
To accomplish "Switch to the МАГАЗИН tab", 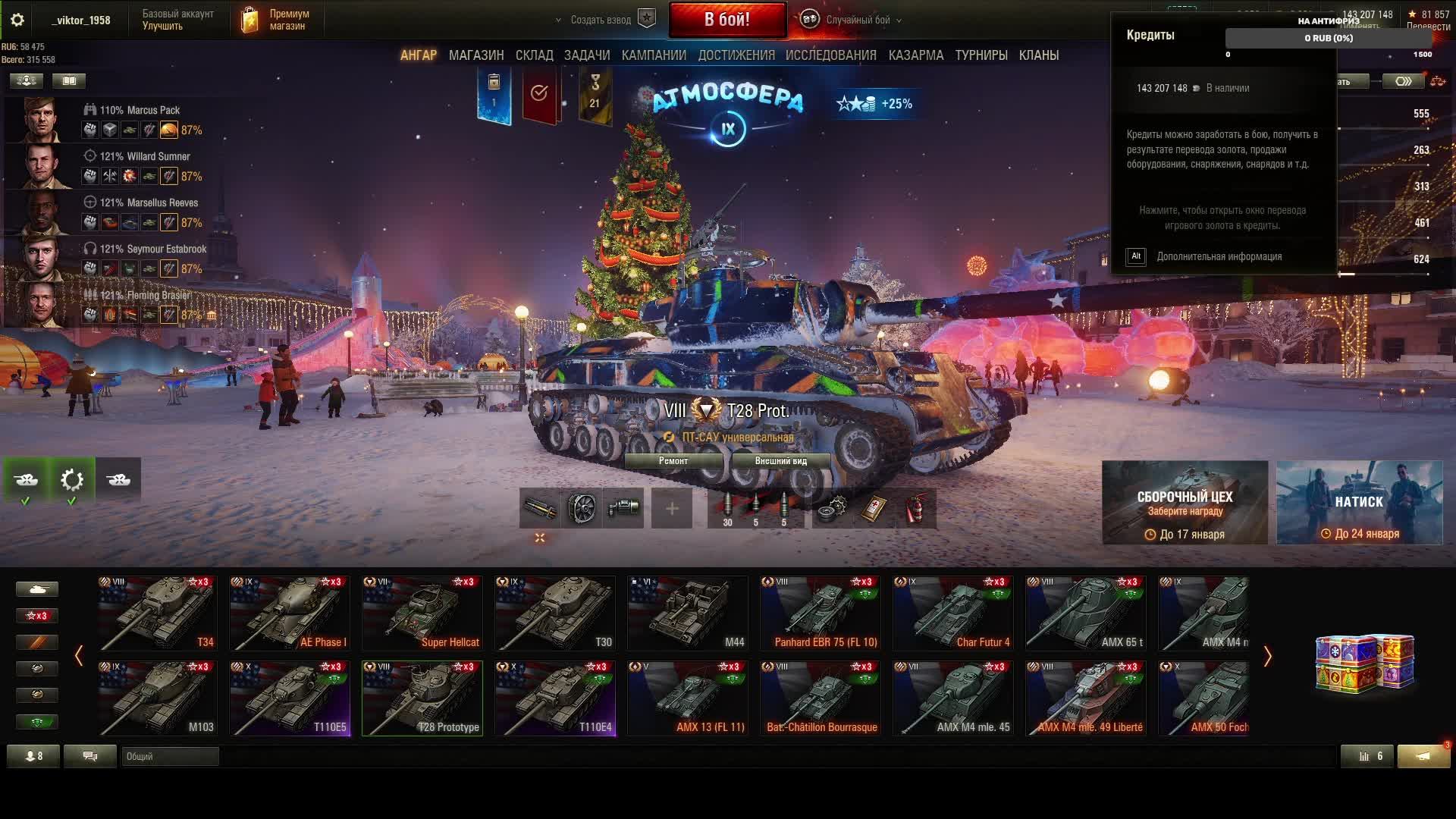I will (x=476, y=55).
